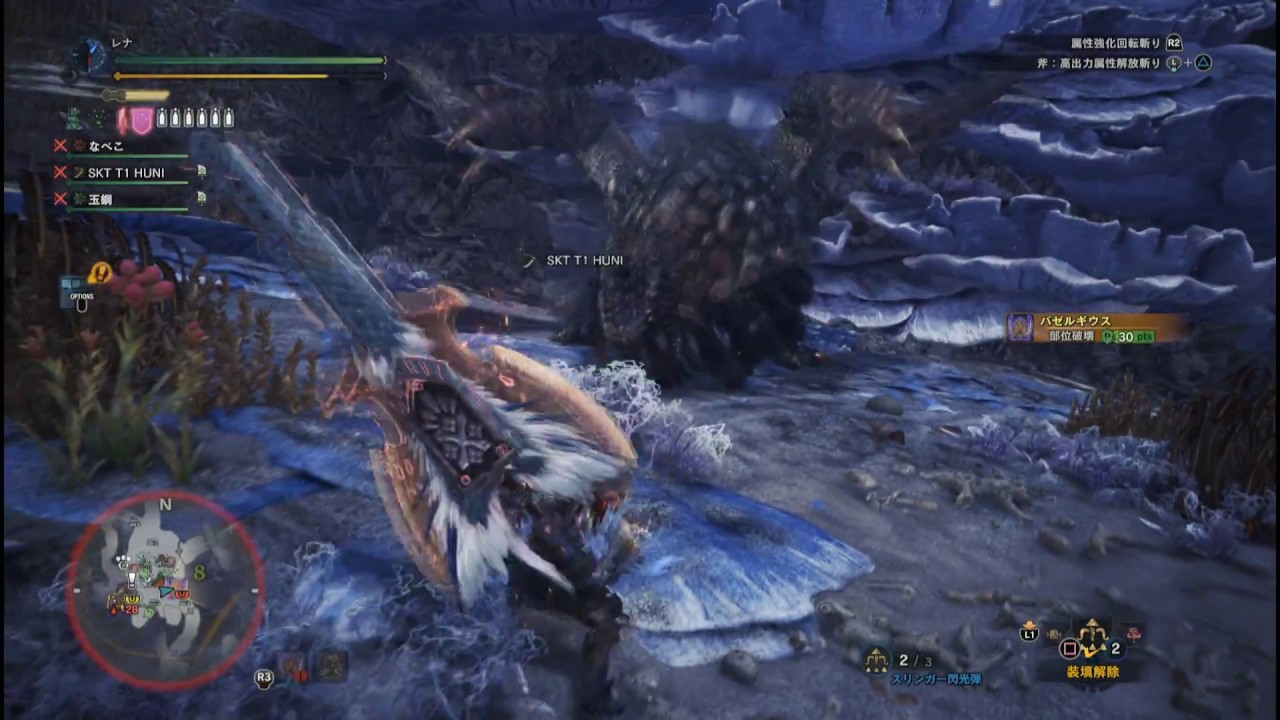Image resolution: width=1280 pixels, height=720 pixels.
Task: Select the hammer icon beside なべこ
Action: point(78,146)
